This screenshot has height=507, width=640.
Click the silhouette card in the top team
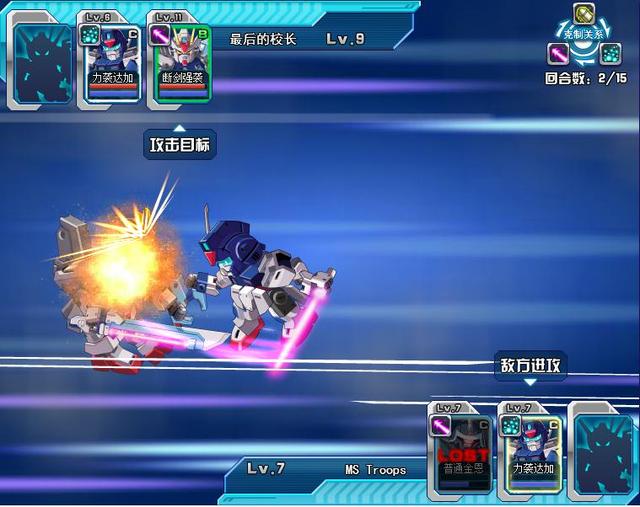(x=43, y=63)
